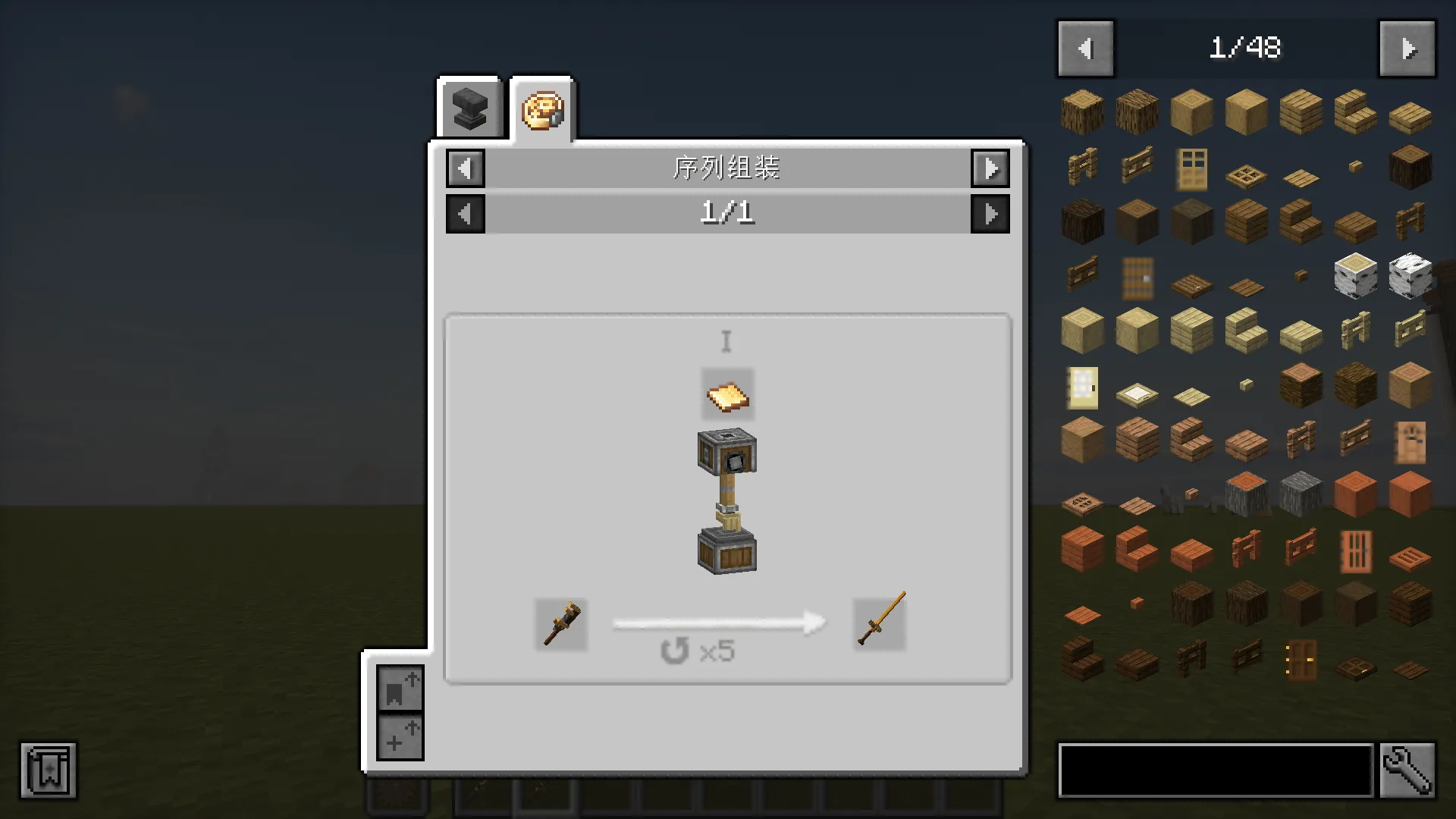Viewport: 1456px width, 819px height.
Task: Click the previous page arrow above the item grid
Action: click(x=1085, y=48)
